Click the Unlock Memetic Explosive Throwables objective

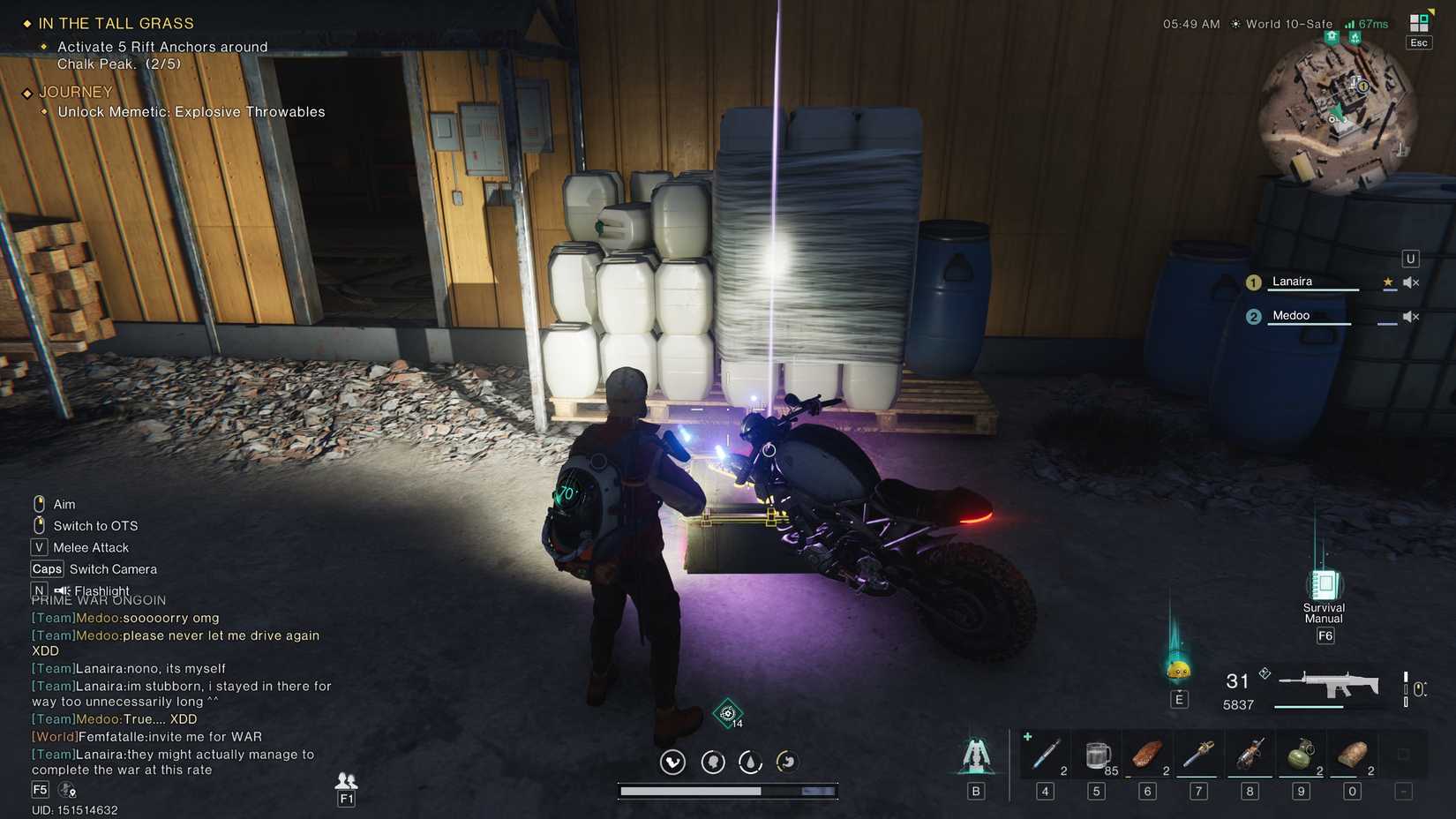[x=191, y=111]
